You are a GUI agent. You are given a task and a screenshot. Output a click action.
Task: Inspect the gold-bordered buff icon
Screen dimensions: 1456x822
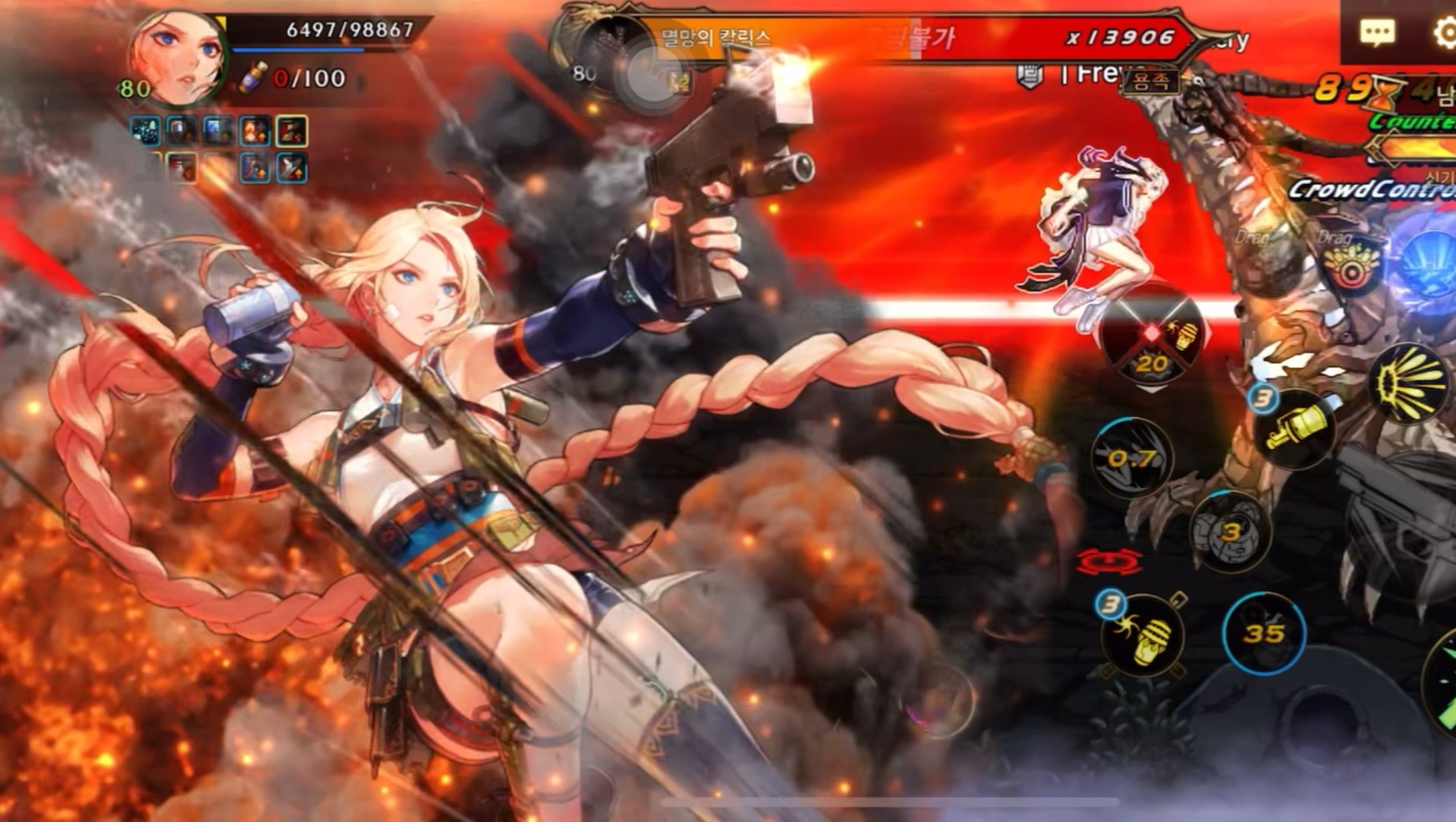point(291,131)
